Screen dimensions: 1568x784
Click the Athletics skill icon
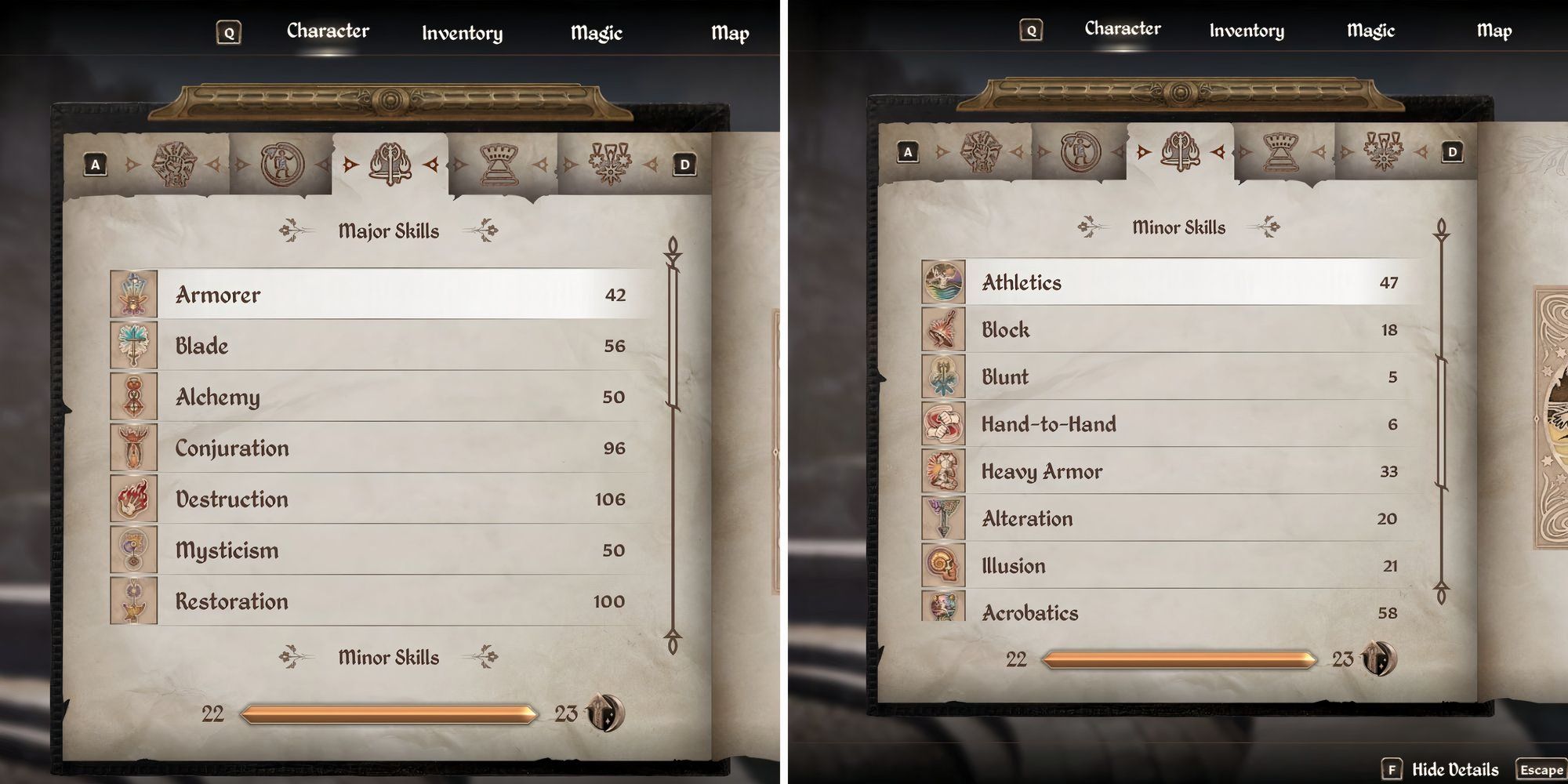coord(945,283)
